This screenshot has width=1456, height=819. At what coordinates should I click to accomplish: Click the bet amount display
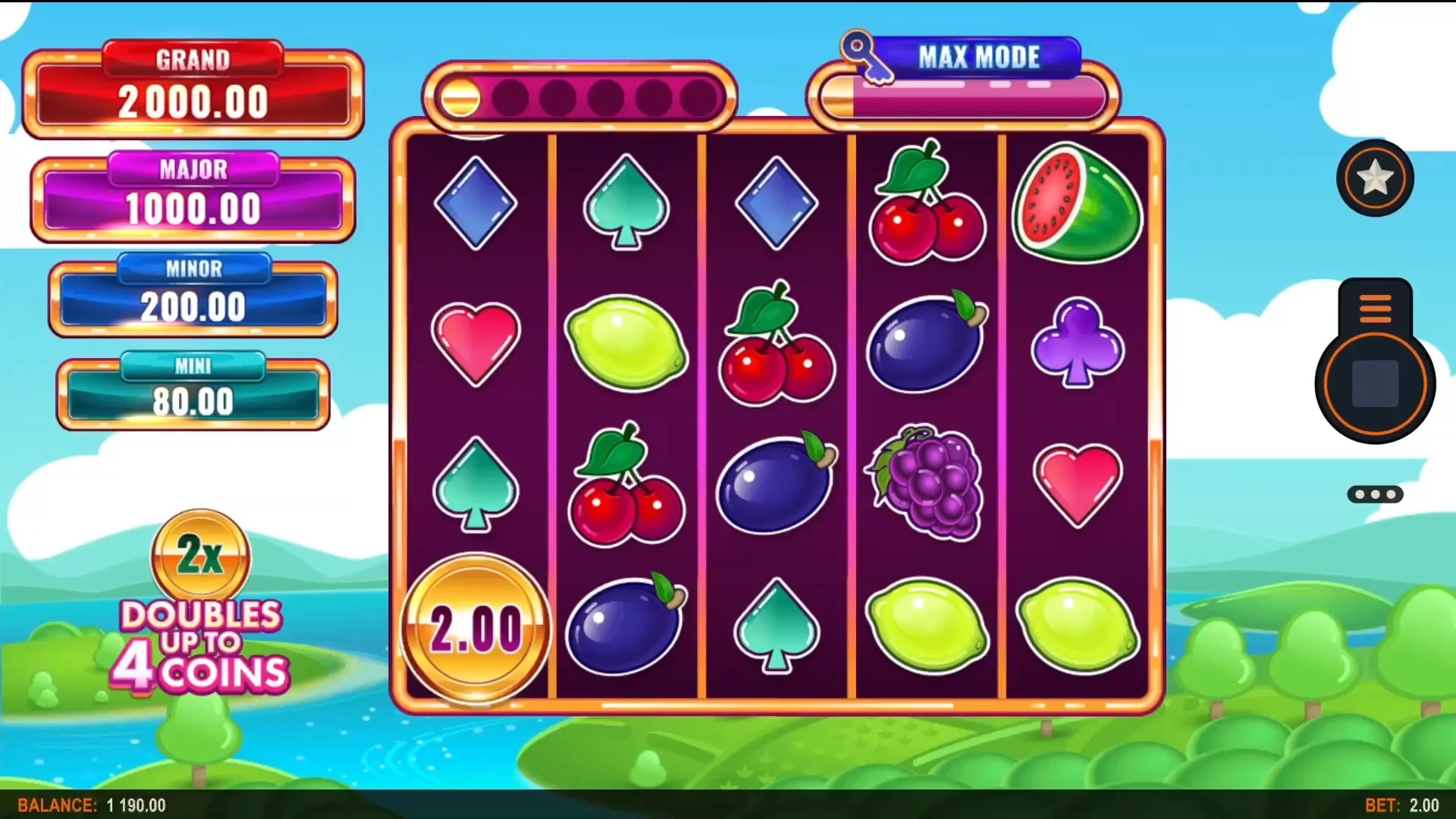(x=1401, y=805)
